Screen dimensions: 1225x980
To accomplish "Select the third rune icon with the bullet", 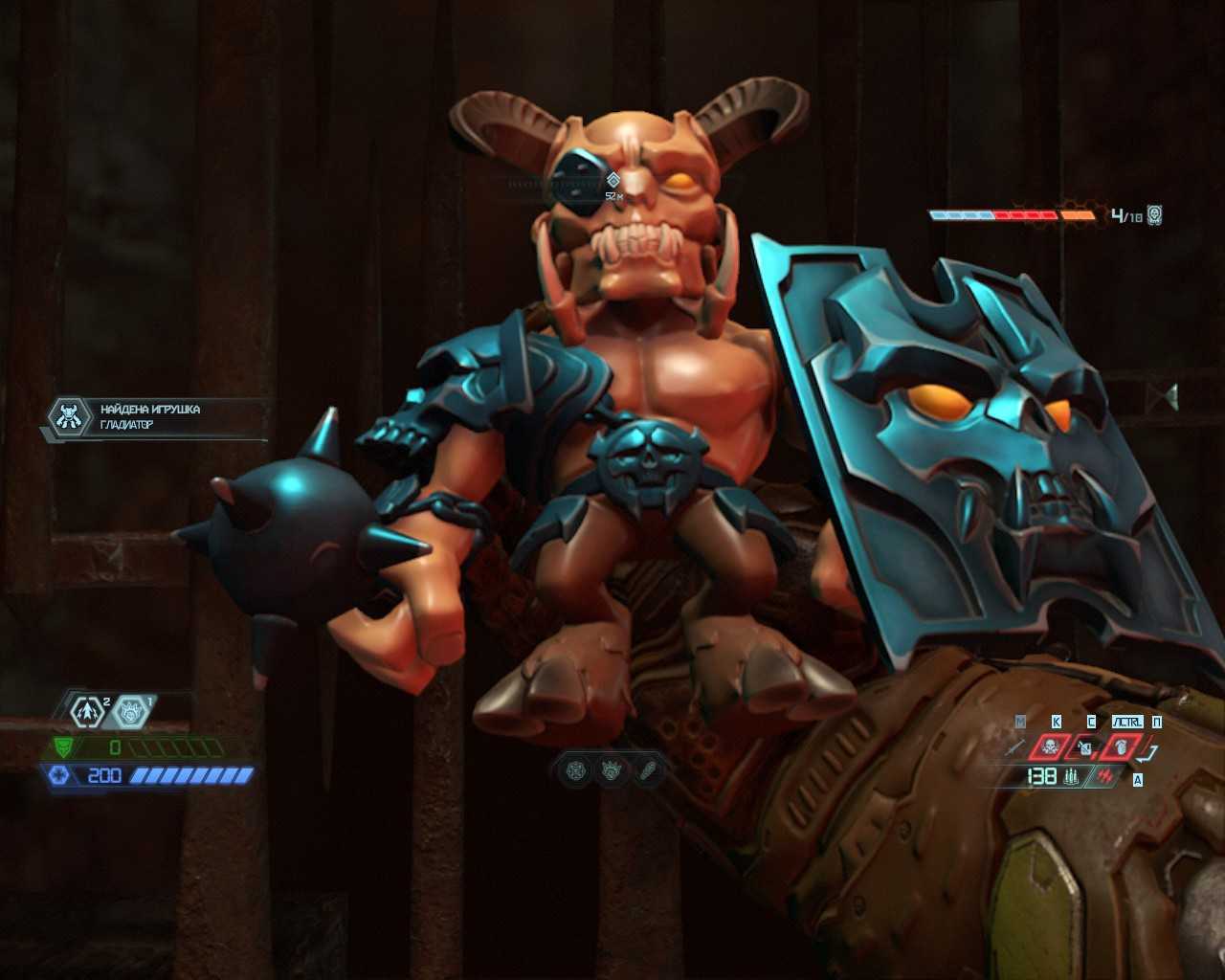I will [647, 770].
